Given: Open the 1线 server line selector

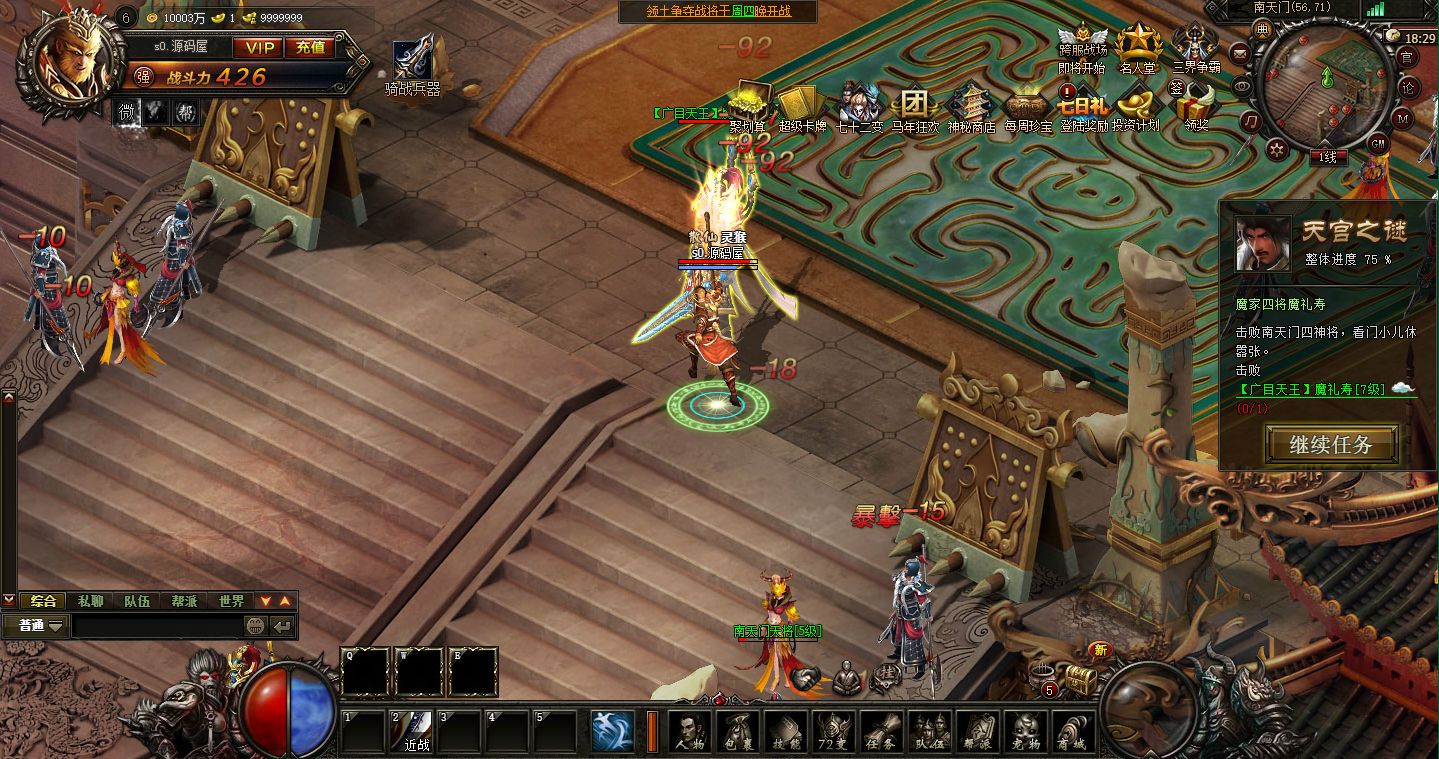Looking at the screenshot, I should (1330, 157).
